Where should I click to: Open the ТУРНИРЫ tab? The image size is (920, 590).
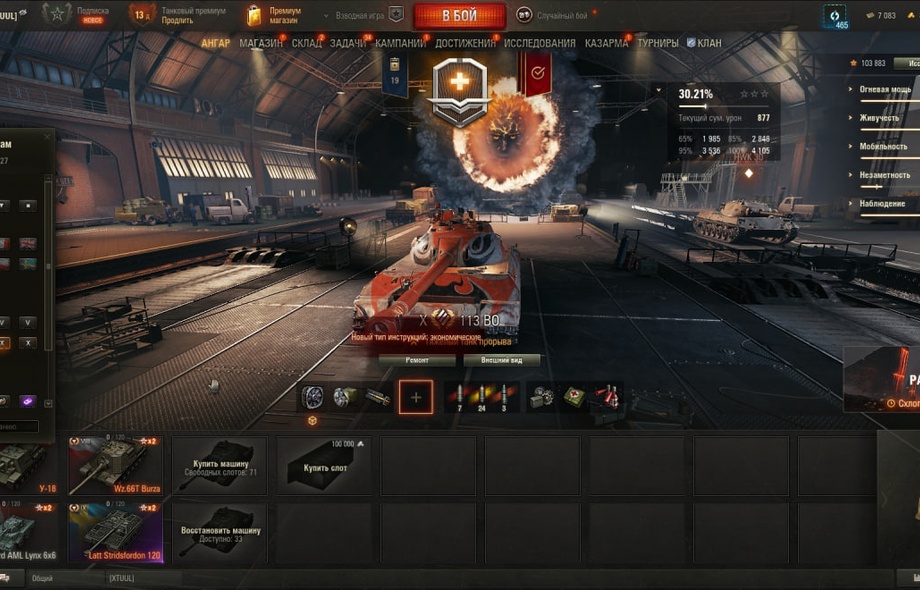pyautogui.click(x=657, y=43)
